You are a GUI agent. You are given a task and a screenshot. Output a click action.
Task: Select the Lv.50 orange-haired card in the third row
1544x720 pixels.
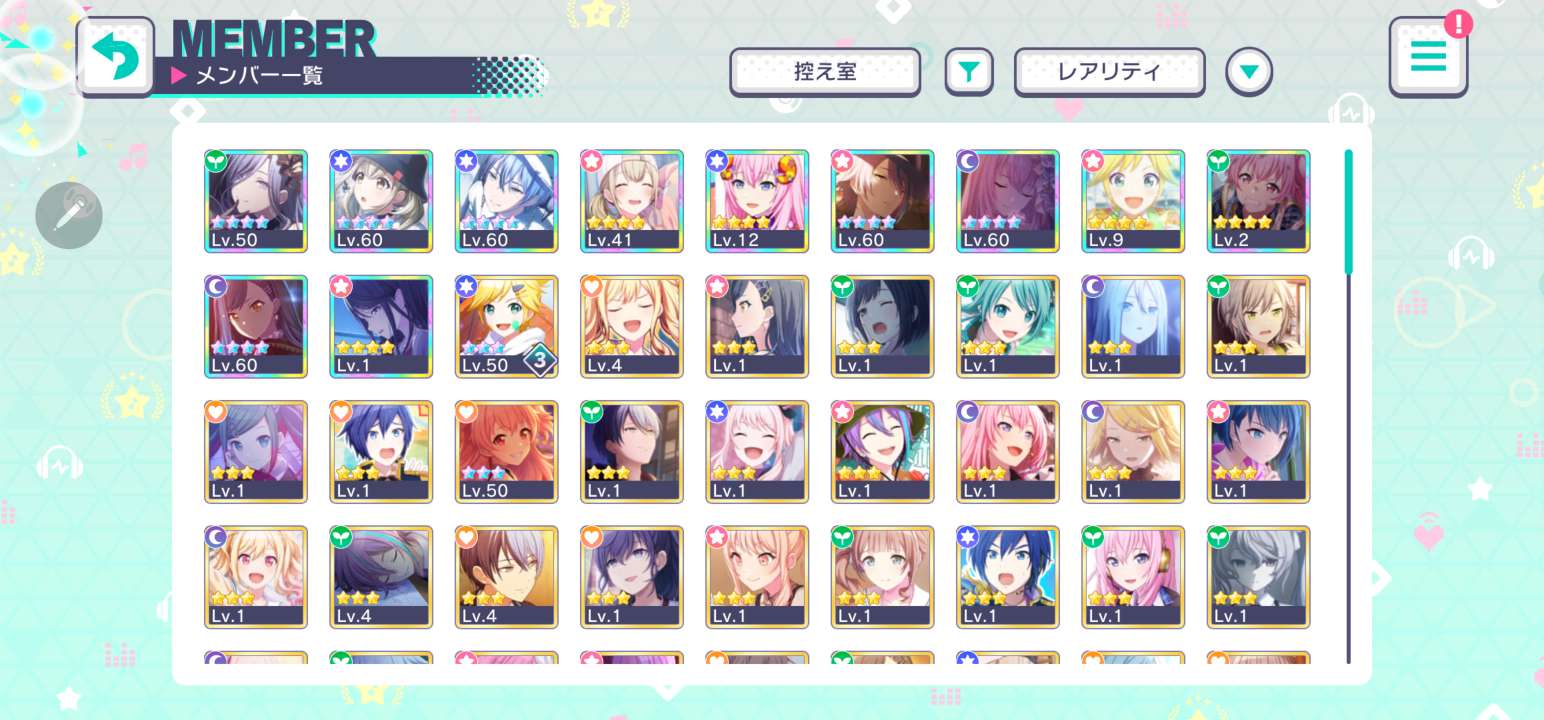(x=506, y=451)
